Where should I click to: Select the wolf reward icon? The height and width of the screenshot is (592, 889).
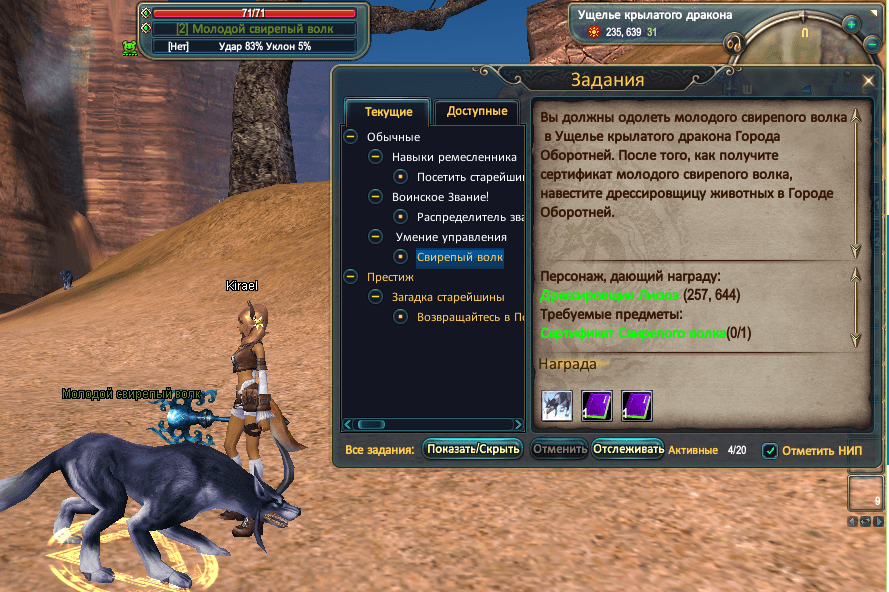point(556,406)
